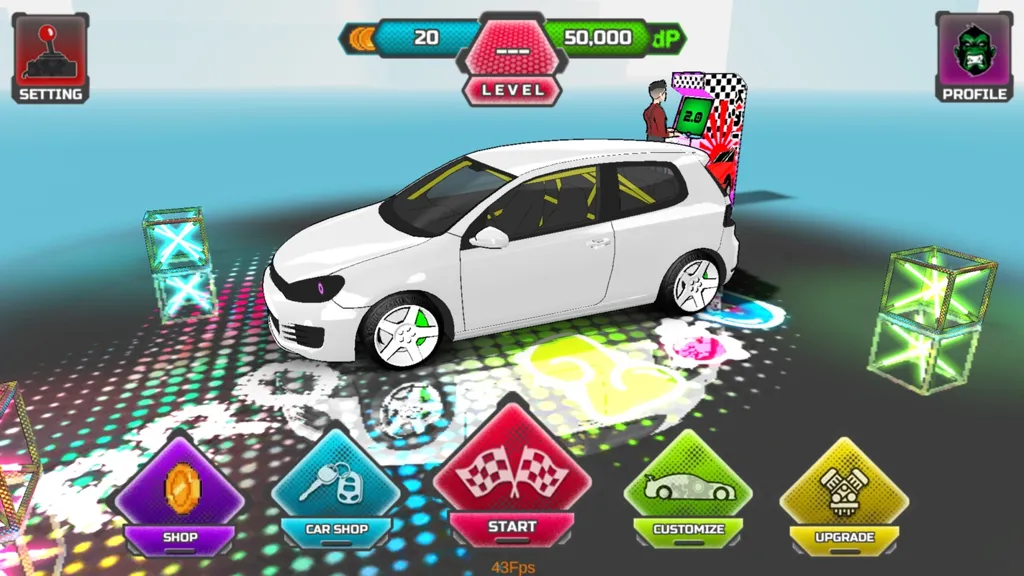Start the race with checkered flags
The image size is (1024, 576).
tap(512, 480)
